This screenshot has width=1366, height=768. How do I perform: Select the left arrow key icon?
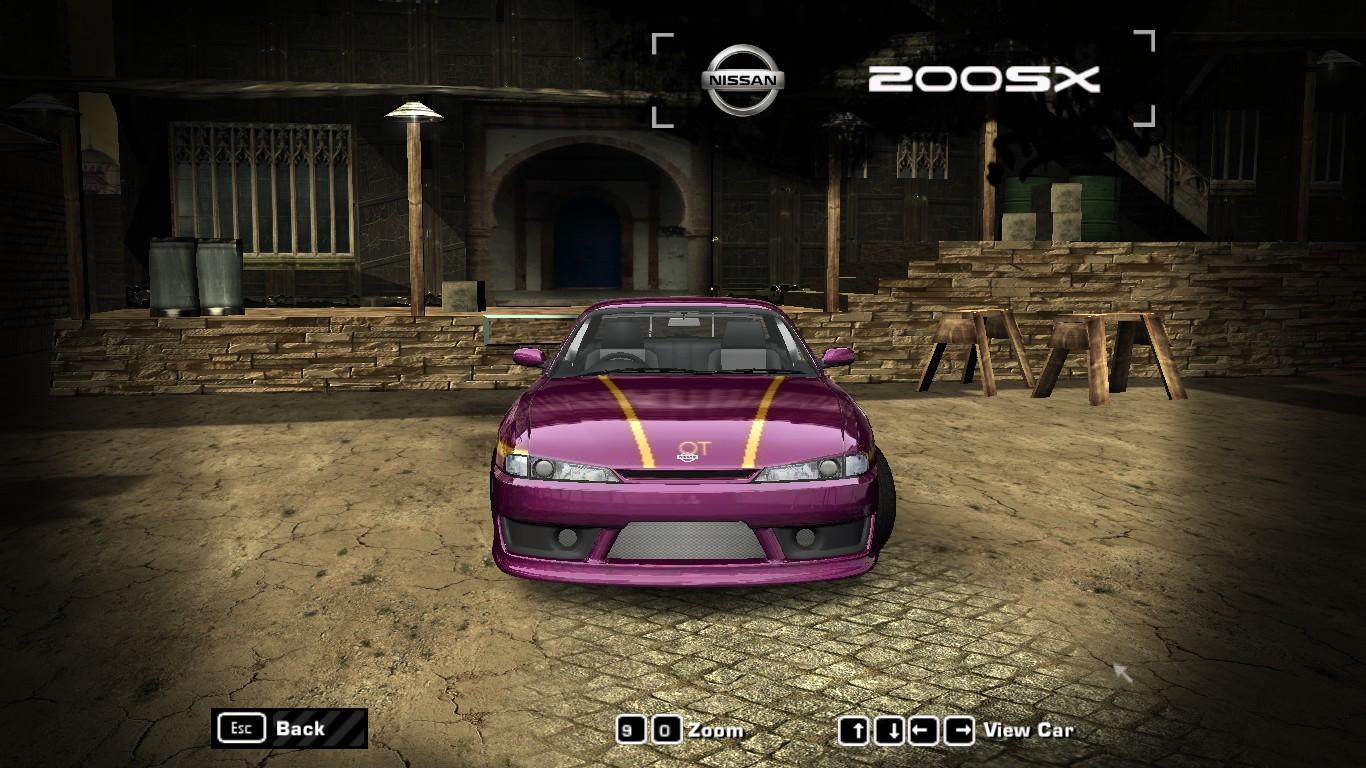(x=926, y=730)
